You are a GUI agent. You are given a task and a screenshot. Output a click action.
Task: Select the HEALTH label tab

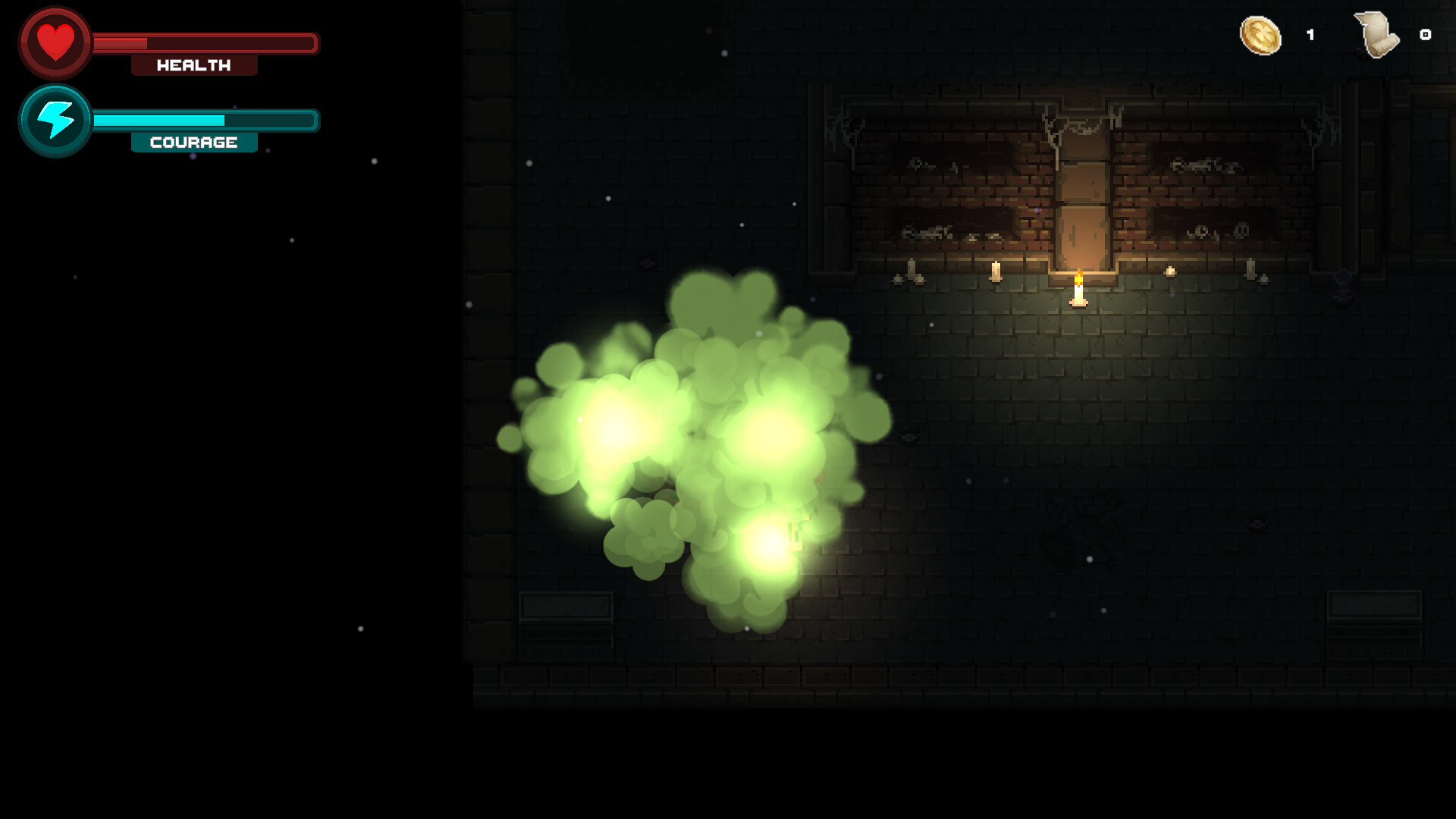pos(193,65)
